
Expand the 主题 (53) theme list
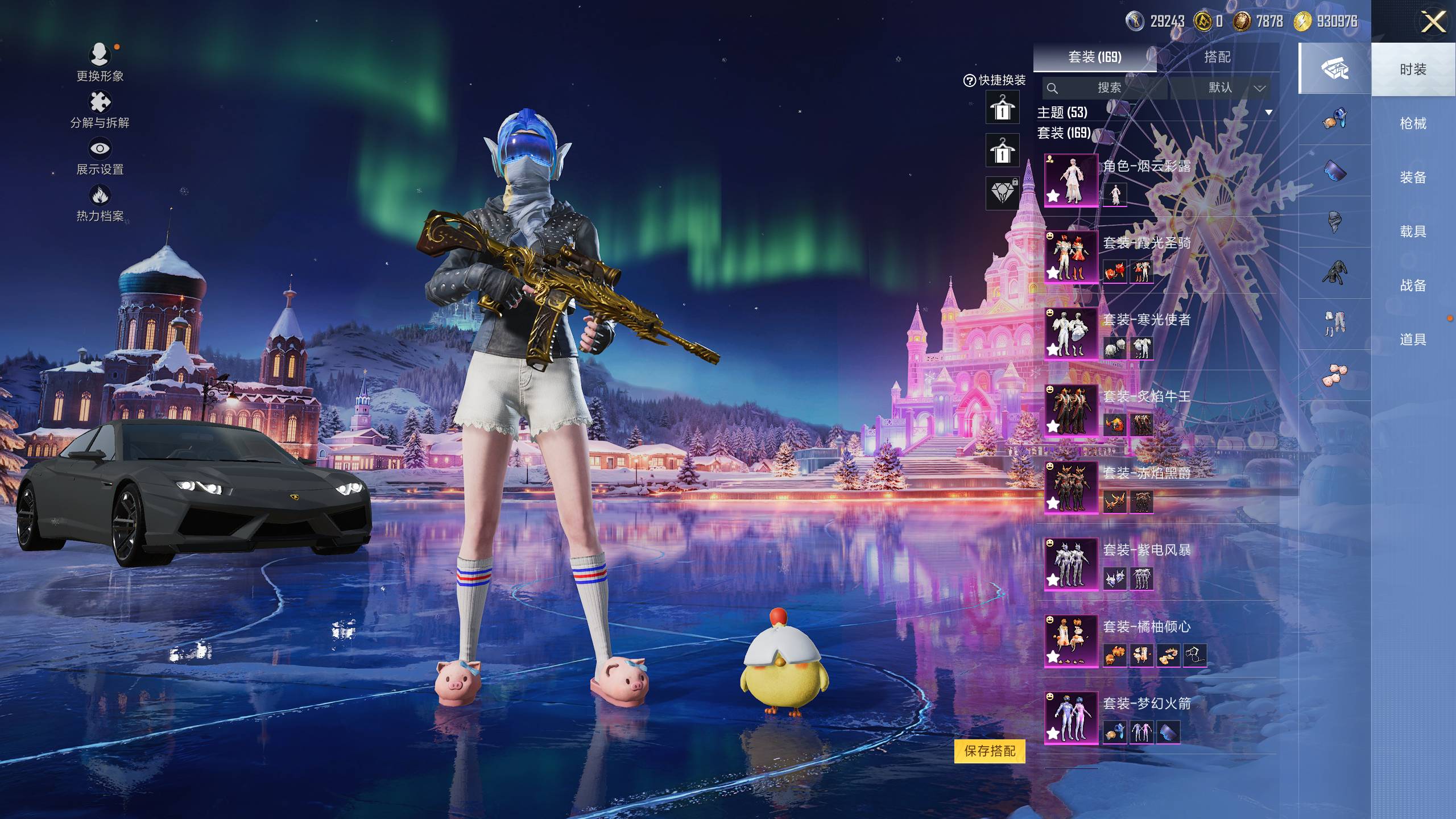pyautogui.click(x=1268, y=113)
